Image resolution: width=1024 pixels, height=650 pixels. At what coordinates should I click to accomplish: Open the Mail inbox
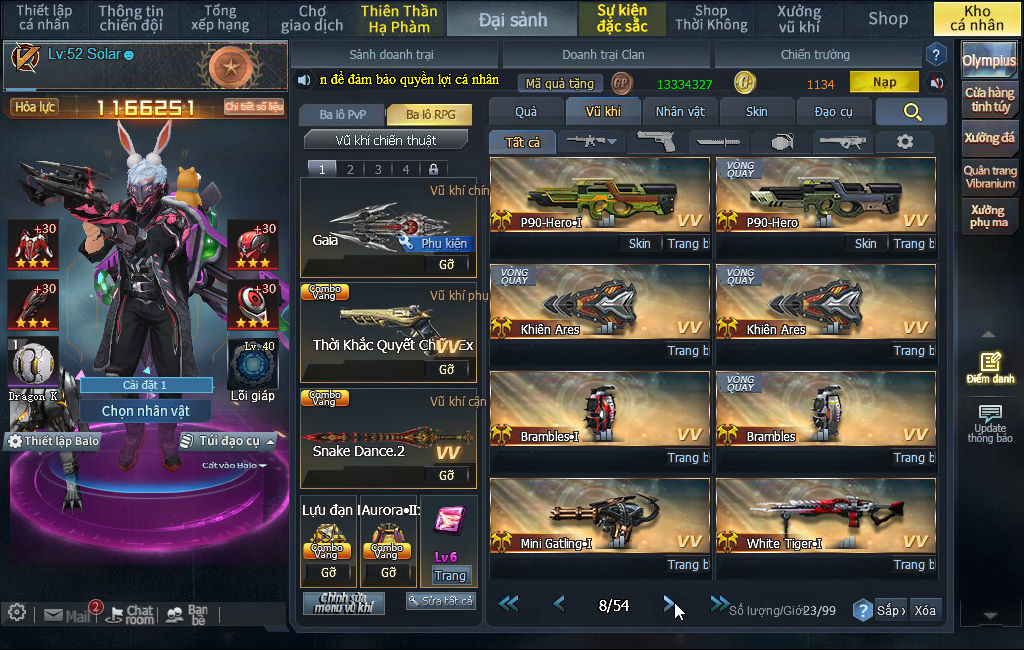pyautogui.click(x=68, y=614)
